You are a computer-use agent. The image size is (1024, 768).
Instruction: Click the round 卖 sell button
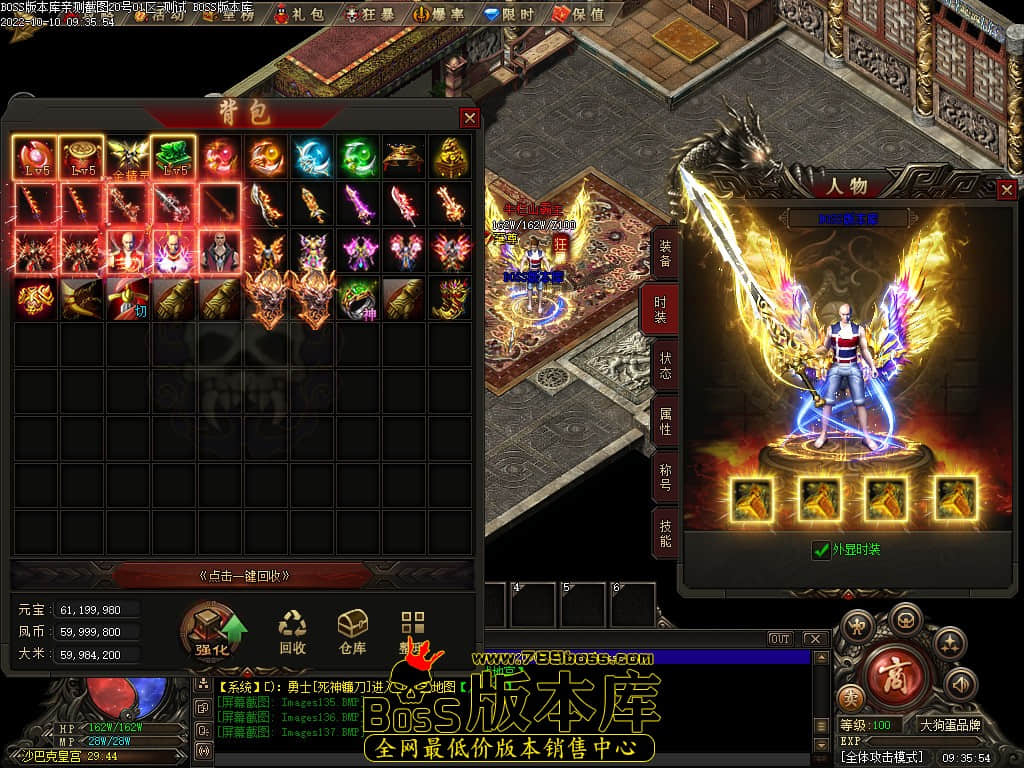pyautogui.click(x=851, y=697)
